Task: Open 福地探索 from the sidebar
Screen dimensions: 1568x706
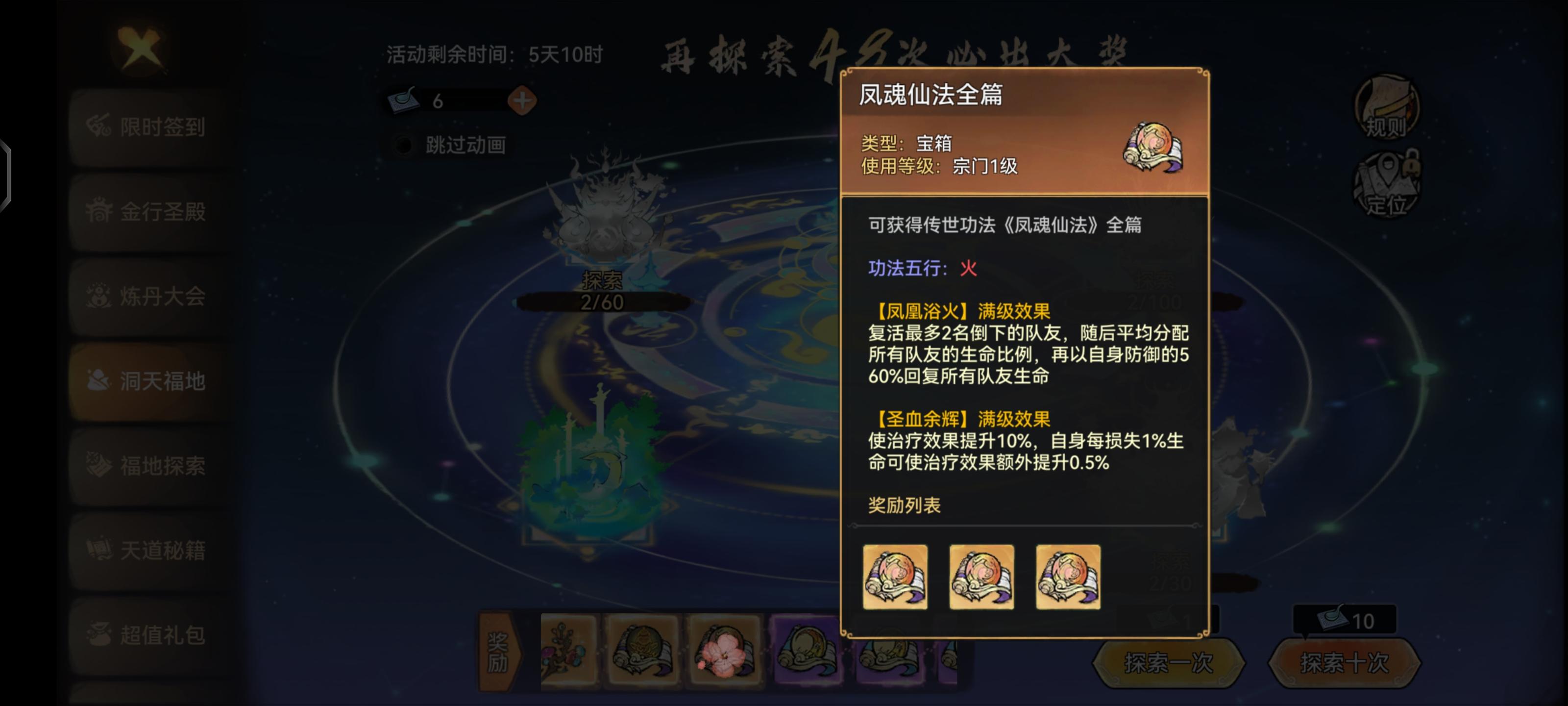Action: [146, 466]
